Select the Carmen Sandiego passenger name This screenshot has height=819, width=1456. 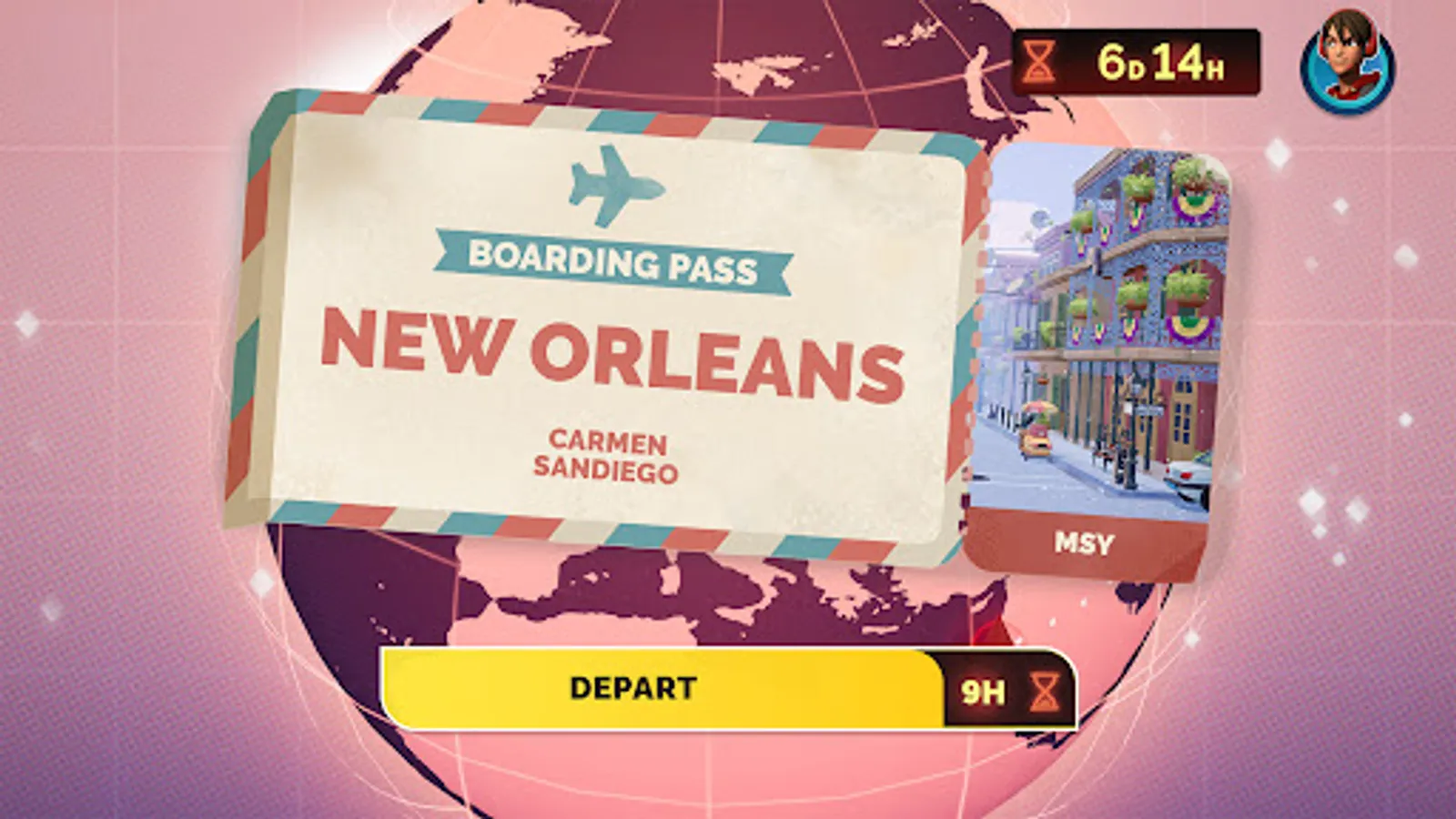click(610, 453)
